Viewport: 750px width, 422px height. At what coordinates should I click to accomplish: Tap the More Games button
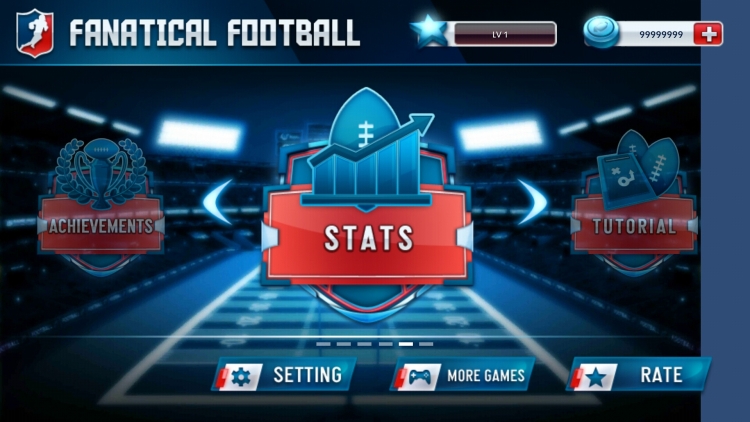pyautogui.click(x=462, y=376)
